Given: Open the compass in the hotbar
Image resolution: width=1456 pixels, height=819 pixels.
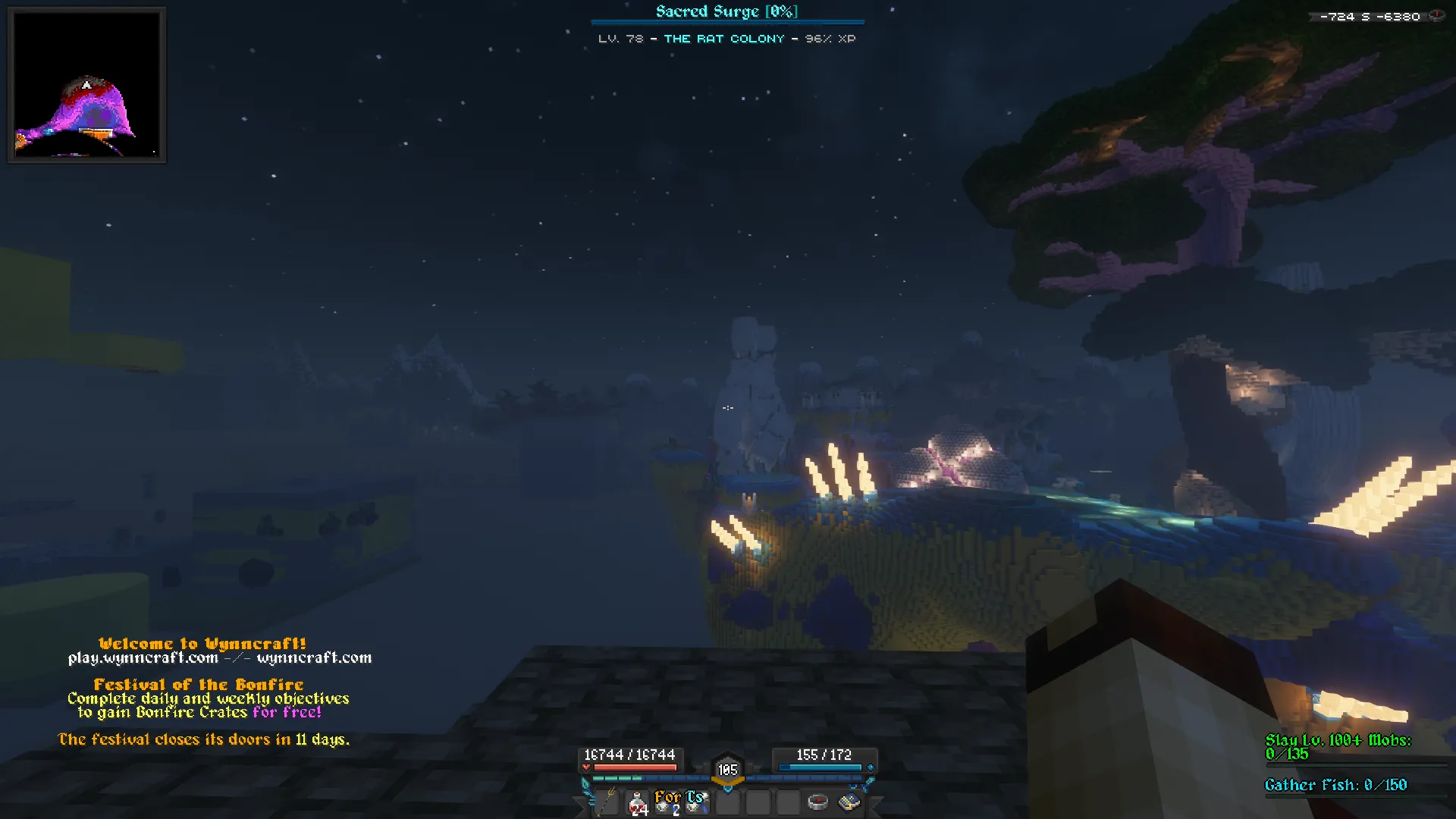Looking at the screenshot, I should pyautogui.click(x=817, y=802).
